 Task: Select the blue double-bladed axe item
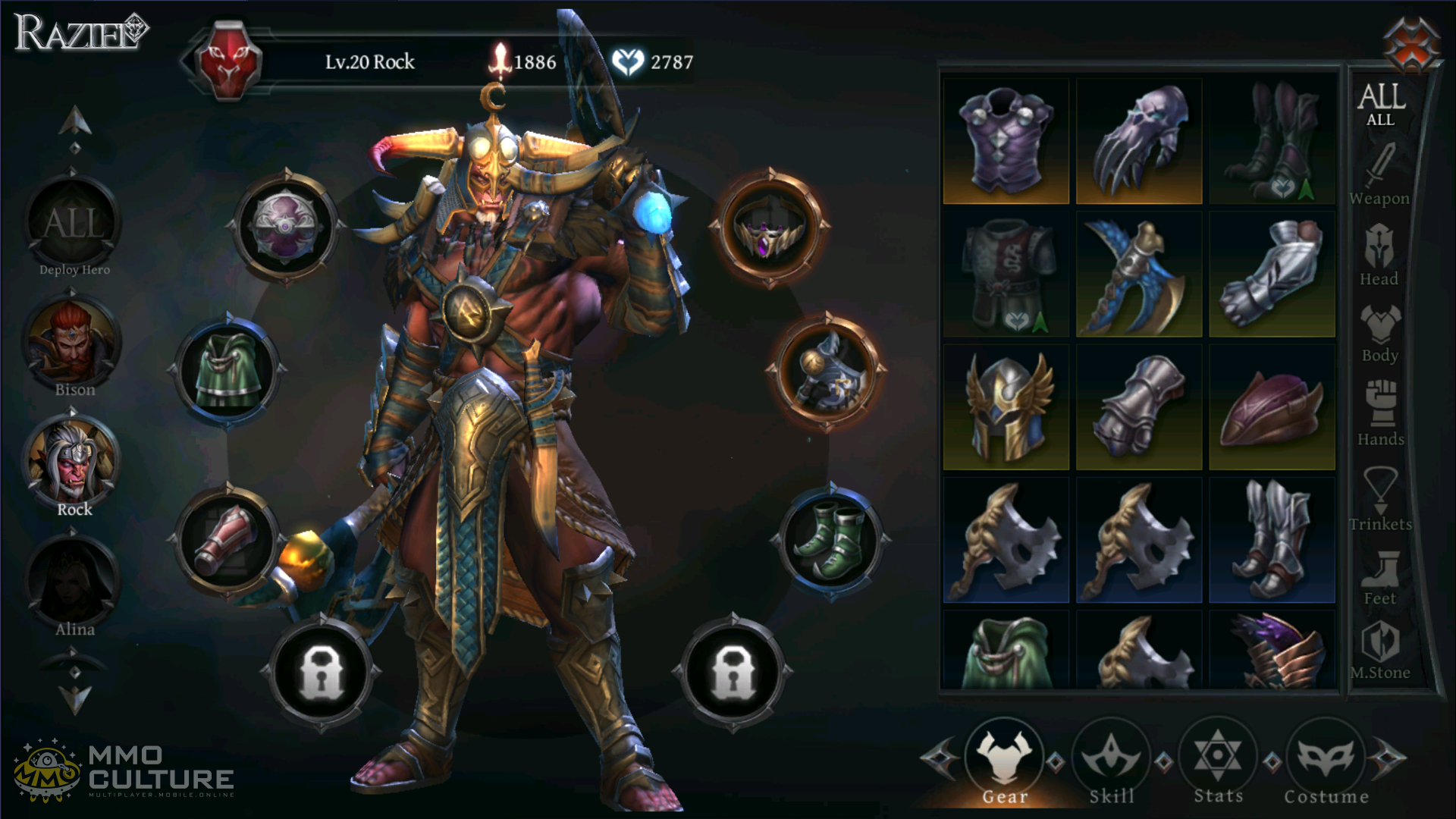pyautogui.click(x=1138, y=275)
